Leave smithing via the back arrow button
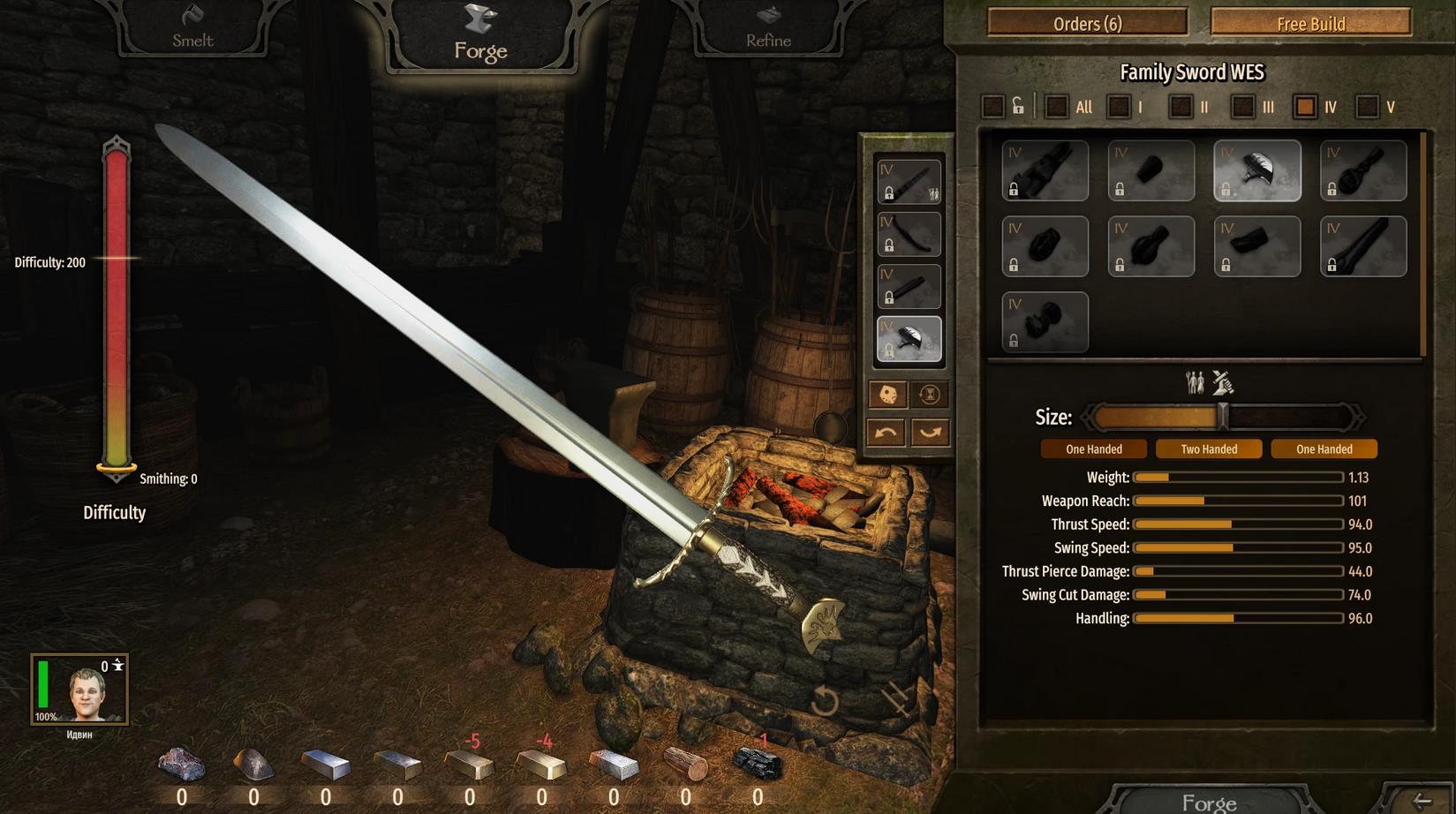1456x814 pixels. coord(1422,801)
